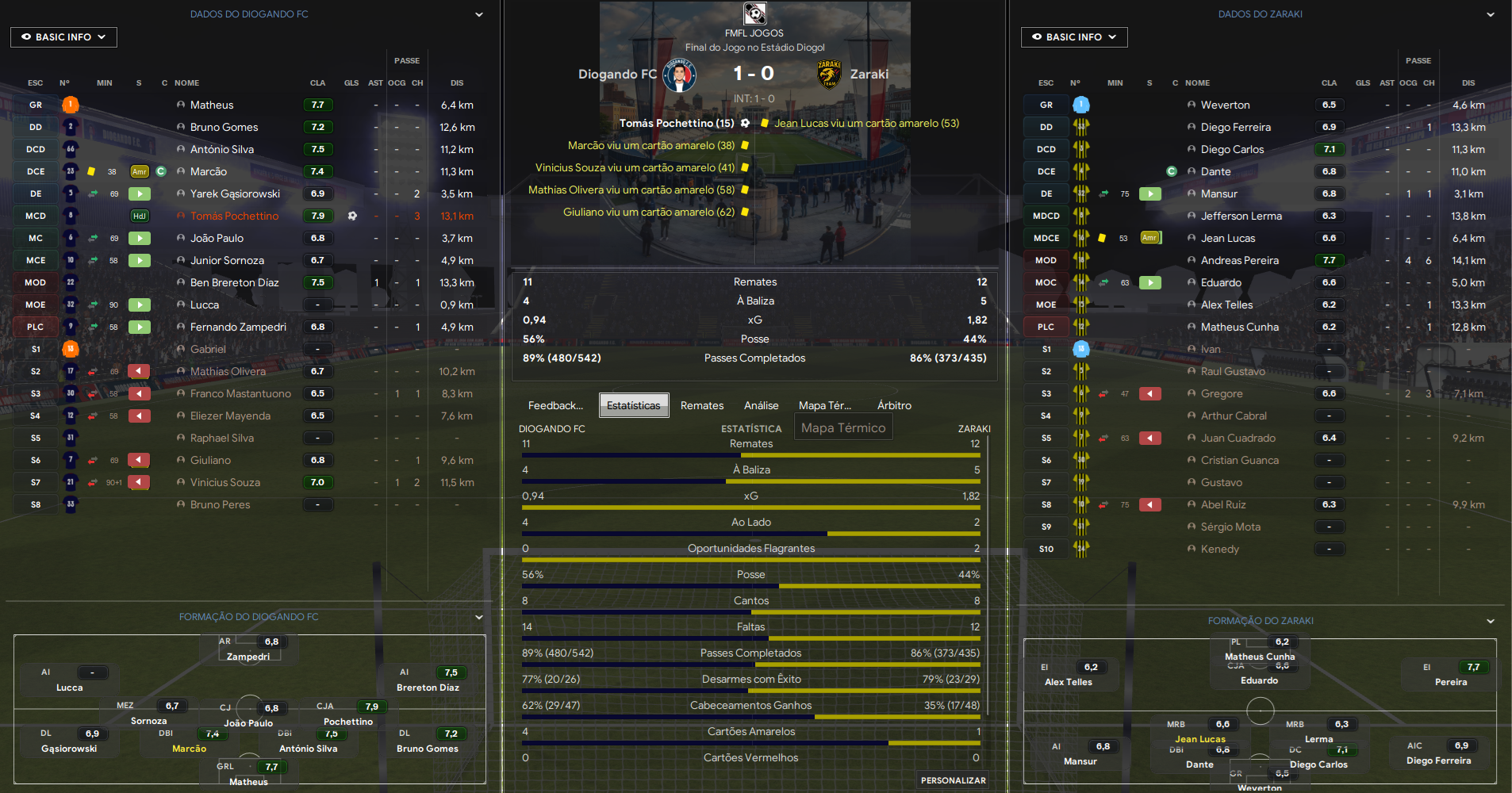Screen dimensions: 1512x793
Task: Select the Estatísticas tab
Action: (633, 405)
